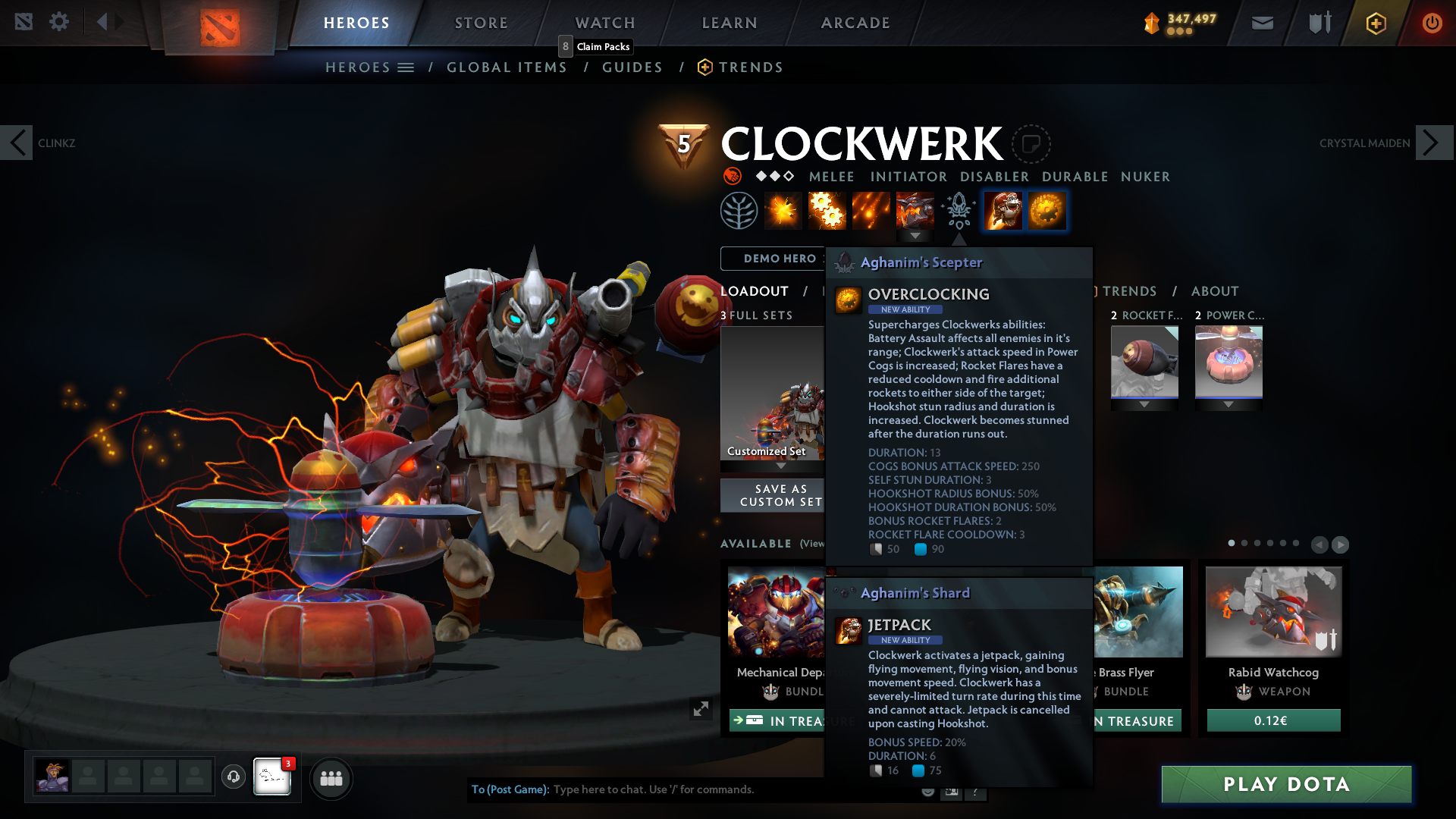Open the Heroes hamburger menu
This screenshot has height=819, width=1456.
pos(405,67)
